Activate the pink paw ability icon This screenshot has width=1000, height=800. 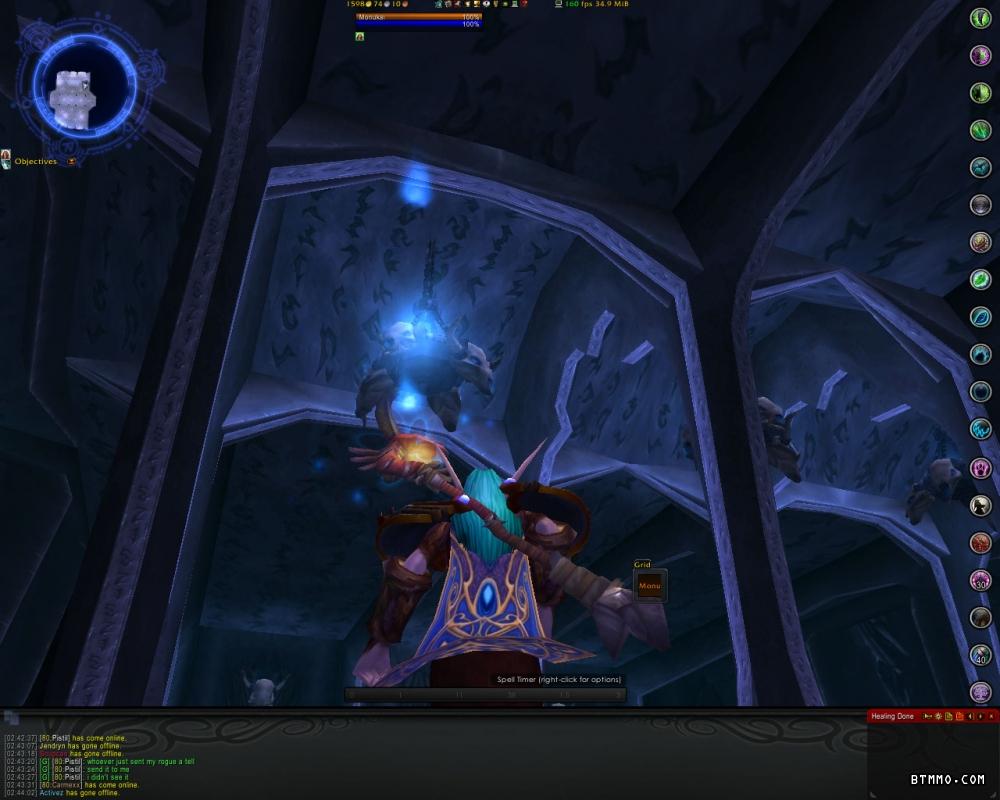(980, 467)
